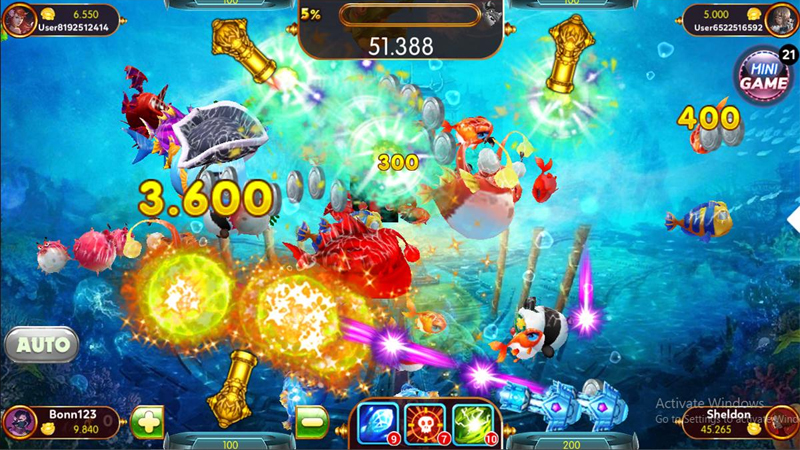Image resolution: width=800 pixels, height=450 pixels.
Task: Toggle the AUTO fire button
Action: click(x=42, y=345)
